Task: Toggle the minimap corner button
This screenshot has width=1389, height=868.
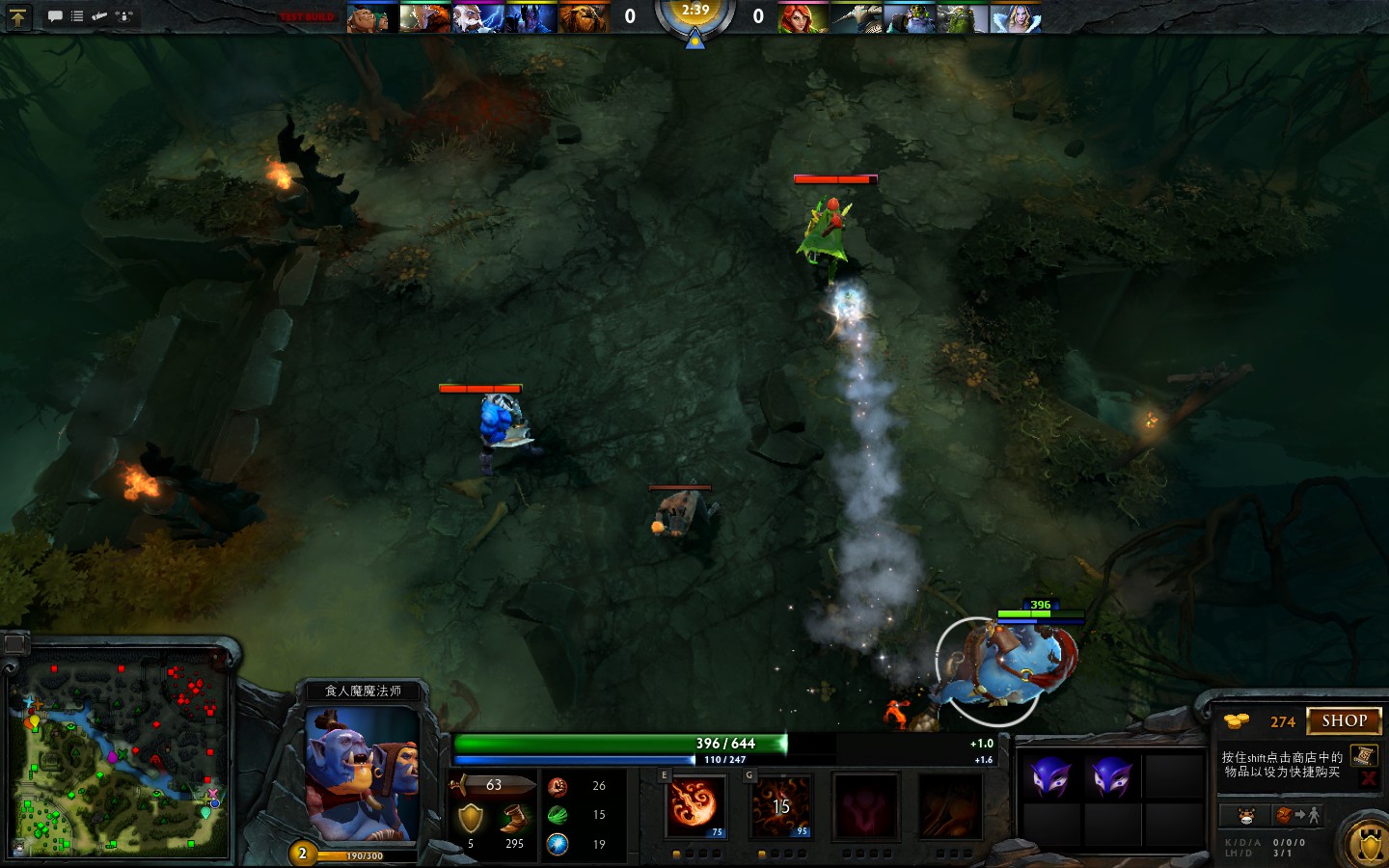Action: tap(15, 643)
